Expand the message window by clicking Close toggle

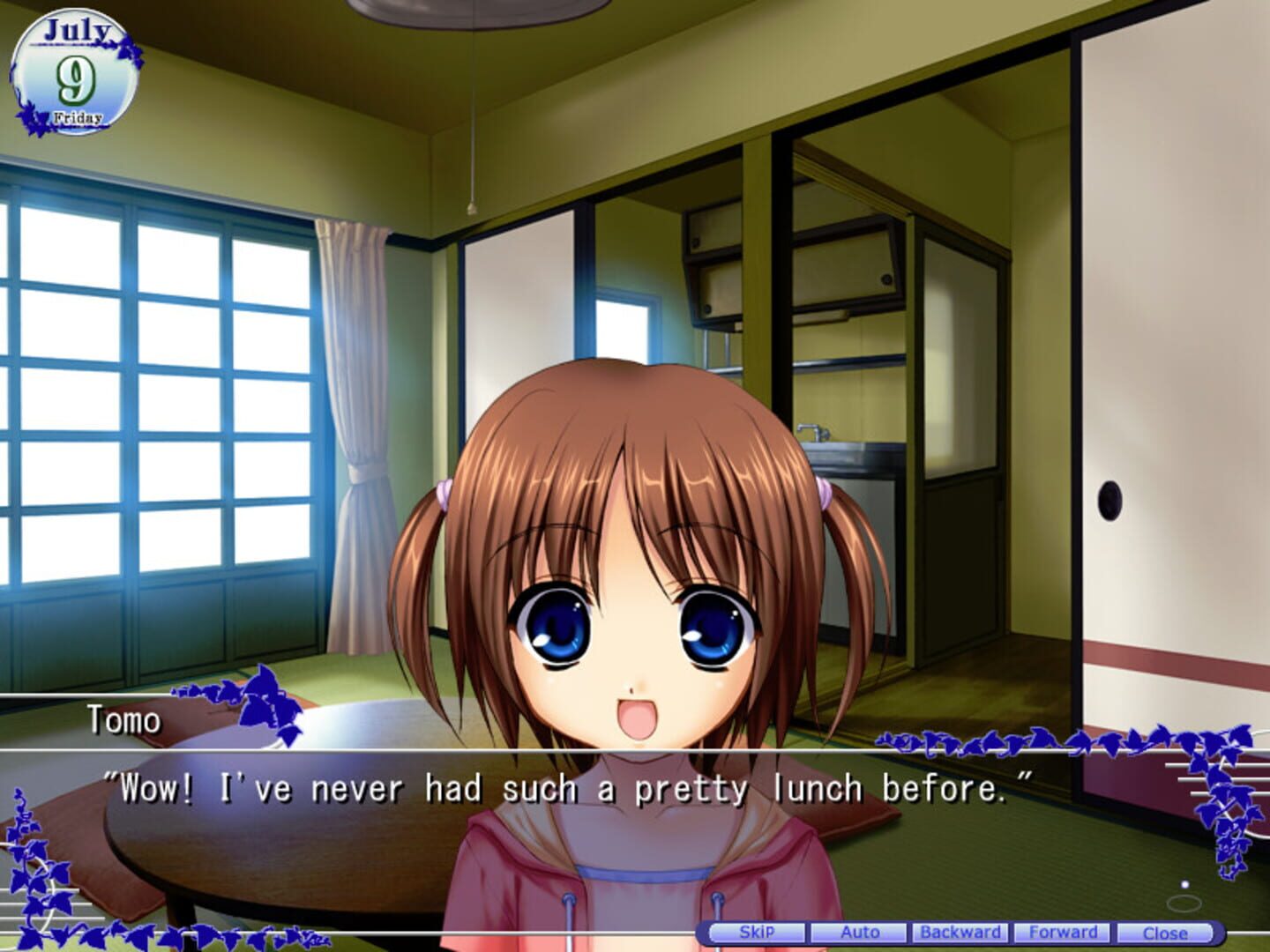1165,931
